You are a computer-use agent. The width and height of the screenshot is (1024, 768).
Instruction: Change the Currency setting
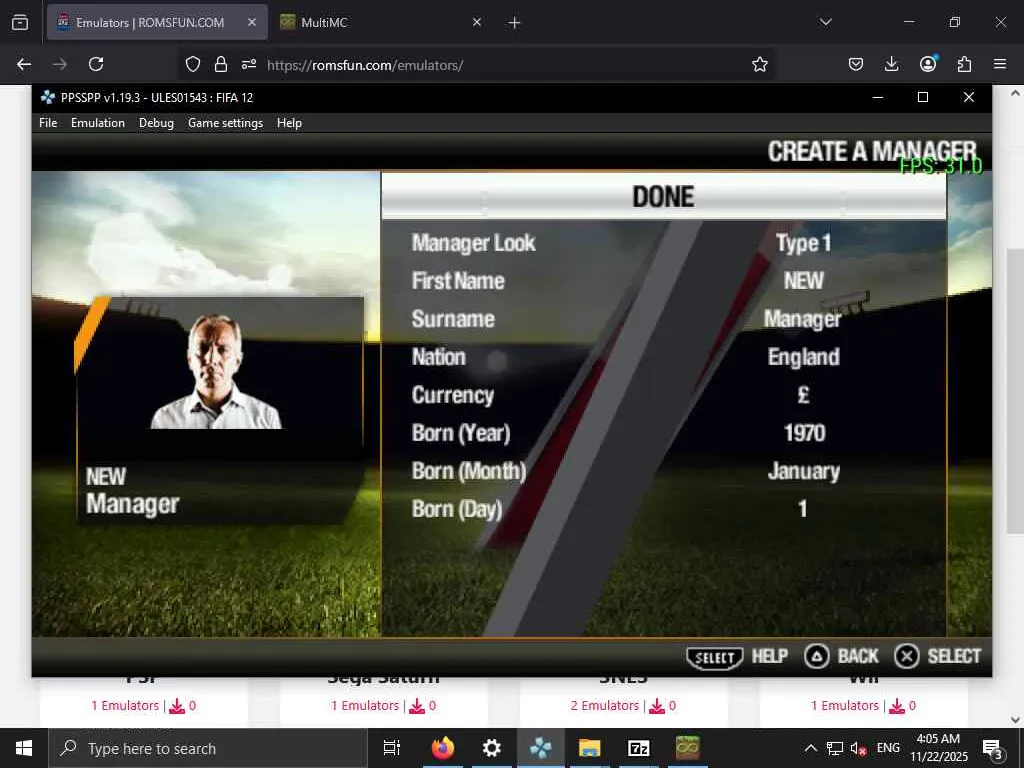pyautogui.click(x=452, y=395)
